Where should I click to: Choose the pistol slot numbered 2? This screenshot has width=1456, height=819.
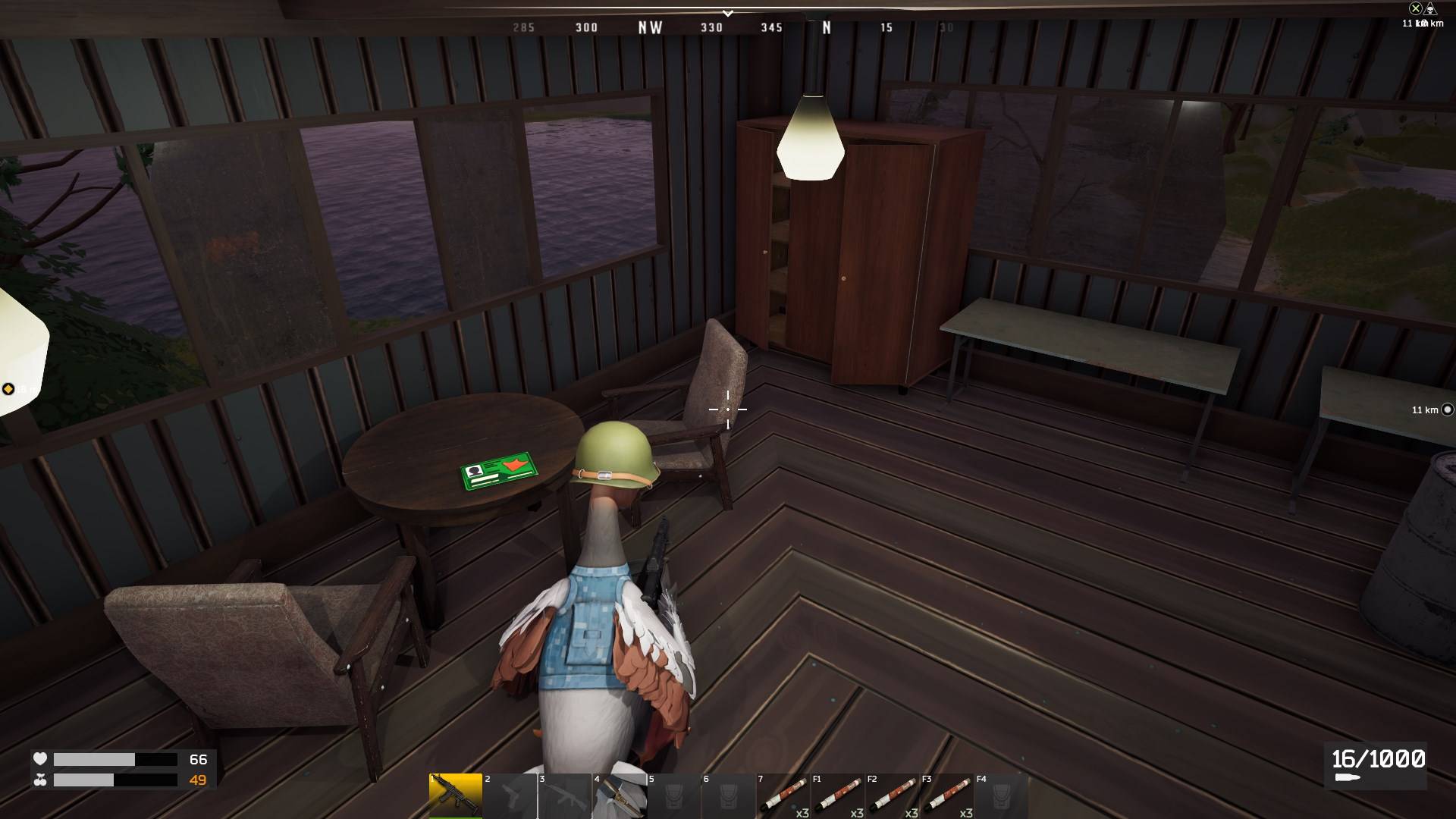pyautogui.click(x=510, y=795)
